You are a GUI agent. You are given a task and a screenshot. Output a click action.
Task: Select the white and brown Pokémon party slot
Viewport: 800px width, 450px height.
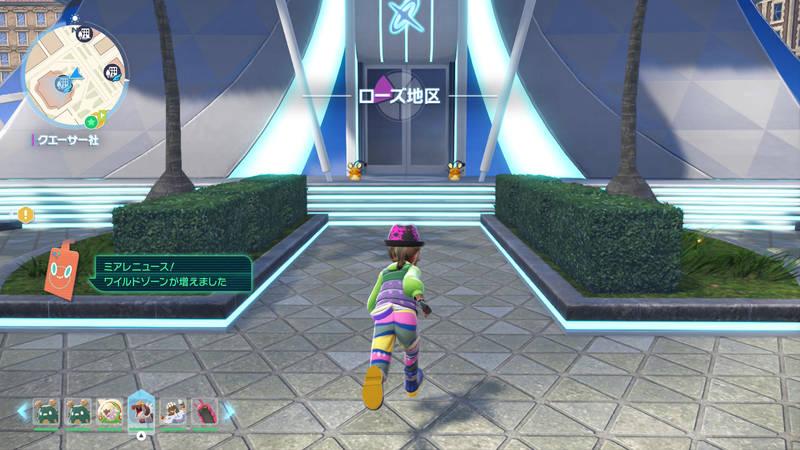pos(172,412)
